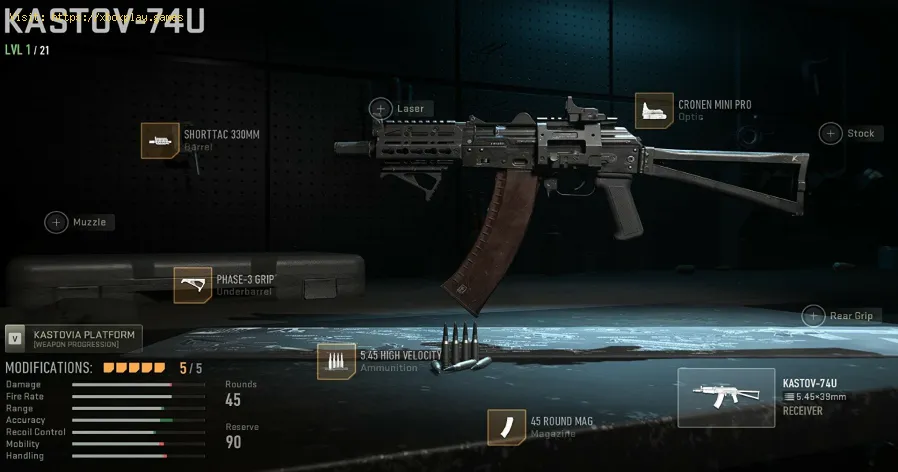Select the 45 Round Mag magazine slot

[x=506, y=427]
